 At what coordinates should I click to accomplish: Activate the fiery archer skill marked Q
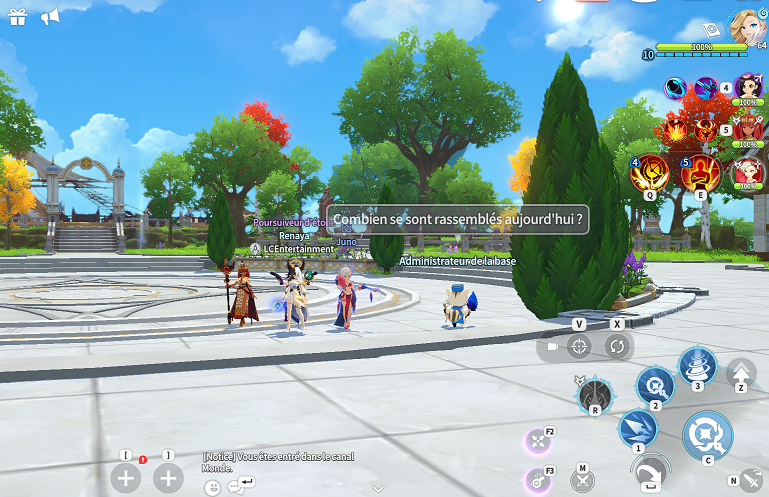pos(651,172)
